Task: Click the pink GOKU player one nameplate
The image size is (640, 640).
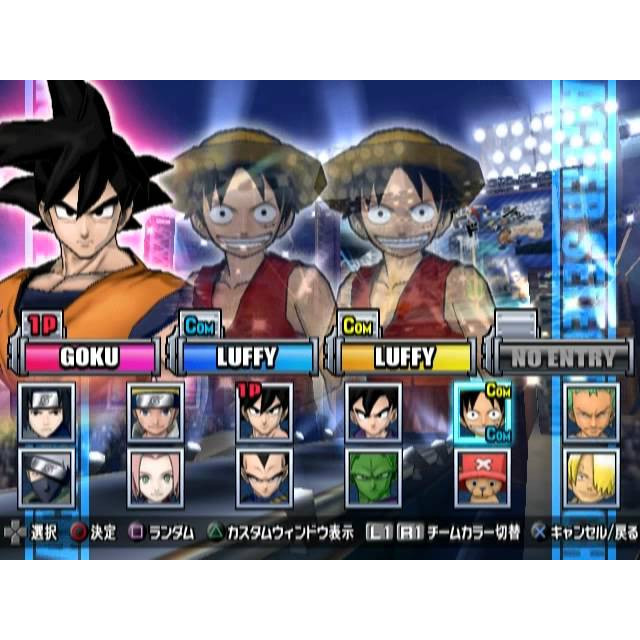Action: (90, 357)
